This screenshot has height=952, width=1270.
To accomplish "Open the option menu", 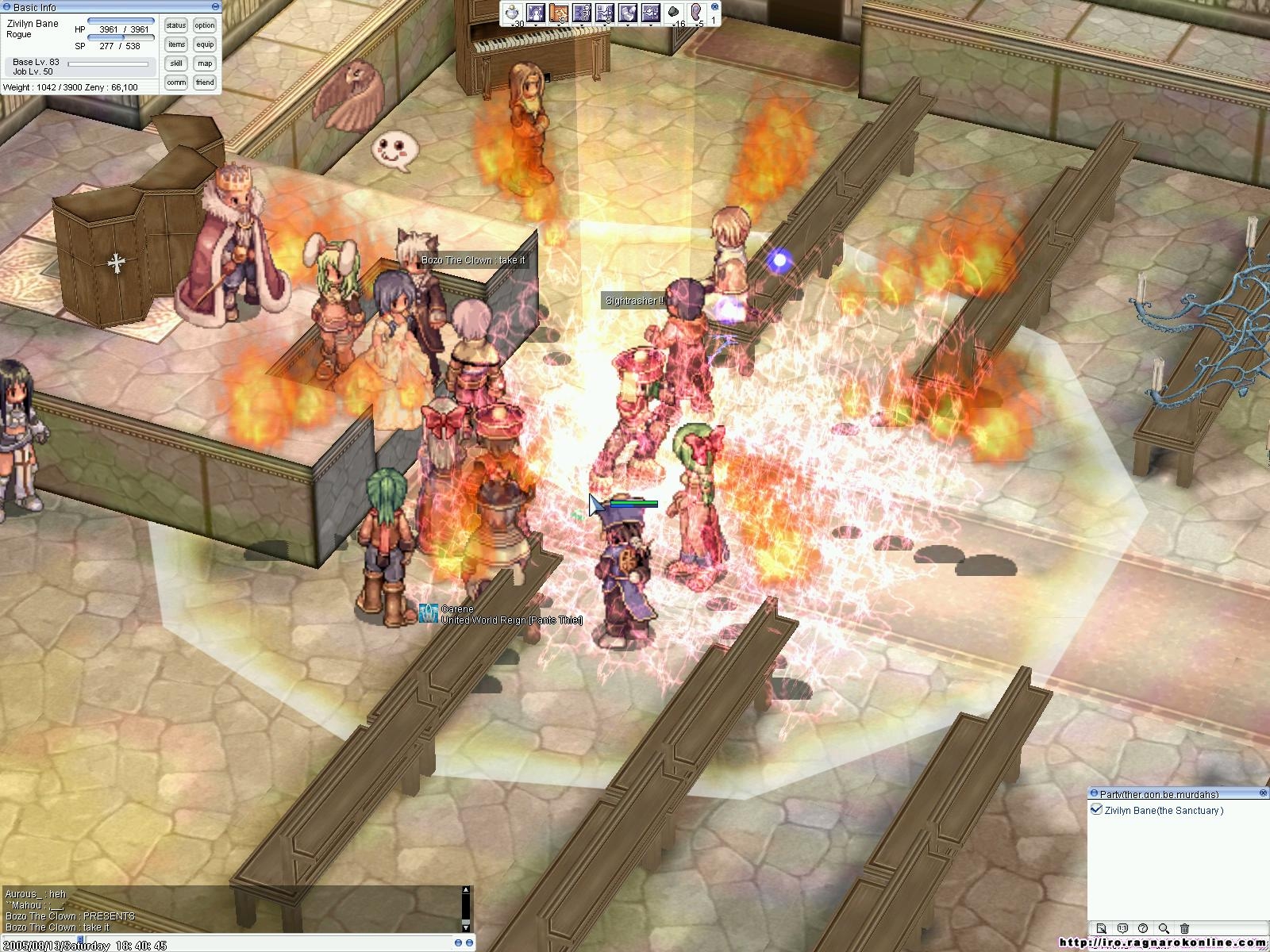I will click(x=205, y=25).
